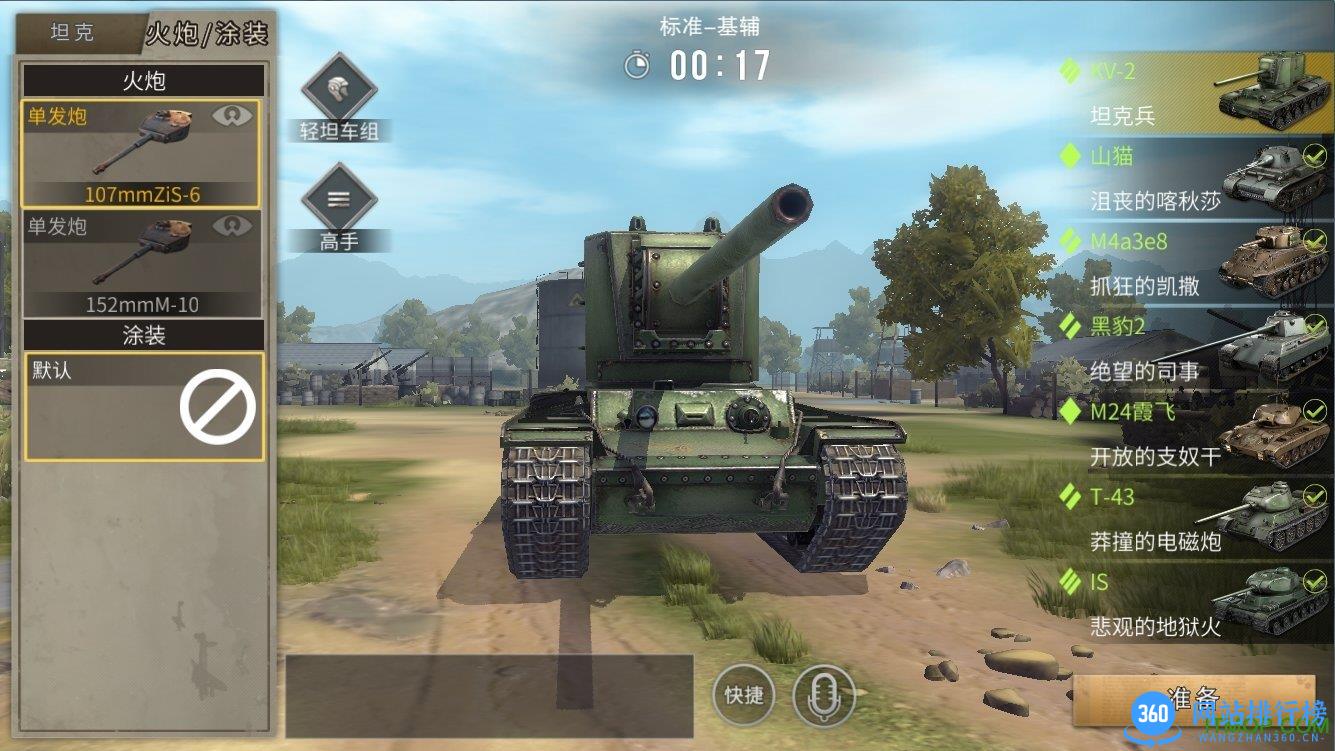
Task: Open the 火炮/涂装 tab
Action: coord(207,32)
